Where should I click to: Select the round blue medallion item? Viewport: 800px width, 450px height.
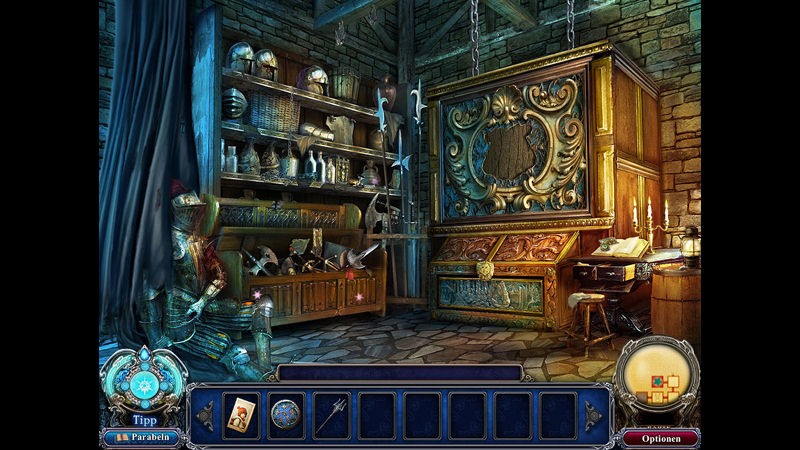[x=286, y=414]
